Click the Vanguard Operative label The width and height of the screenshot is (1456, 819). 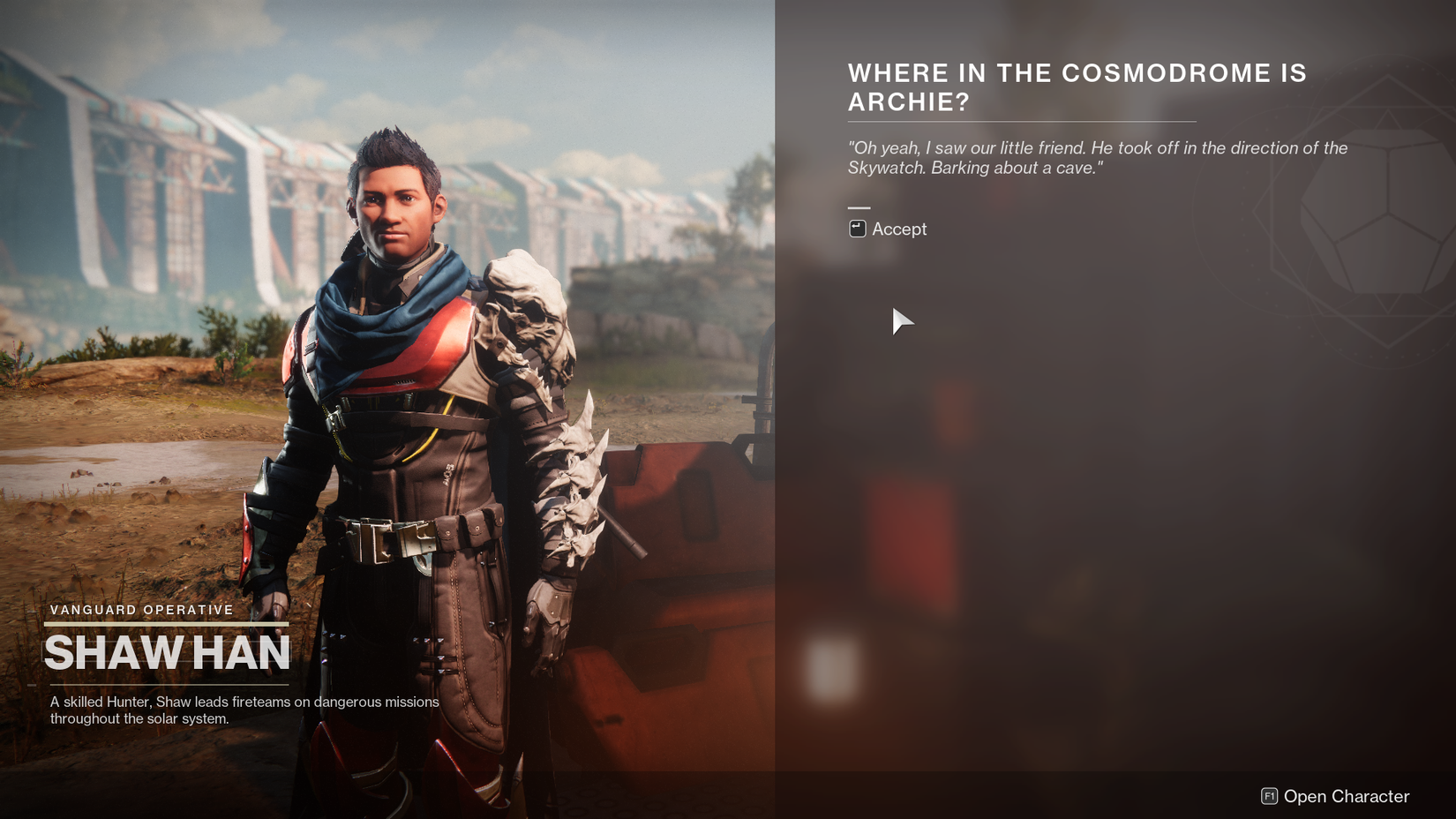[141, 609]
